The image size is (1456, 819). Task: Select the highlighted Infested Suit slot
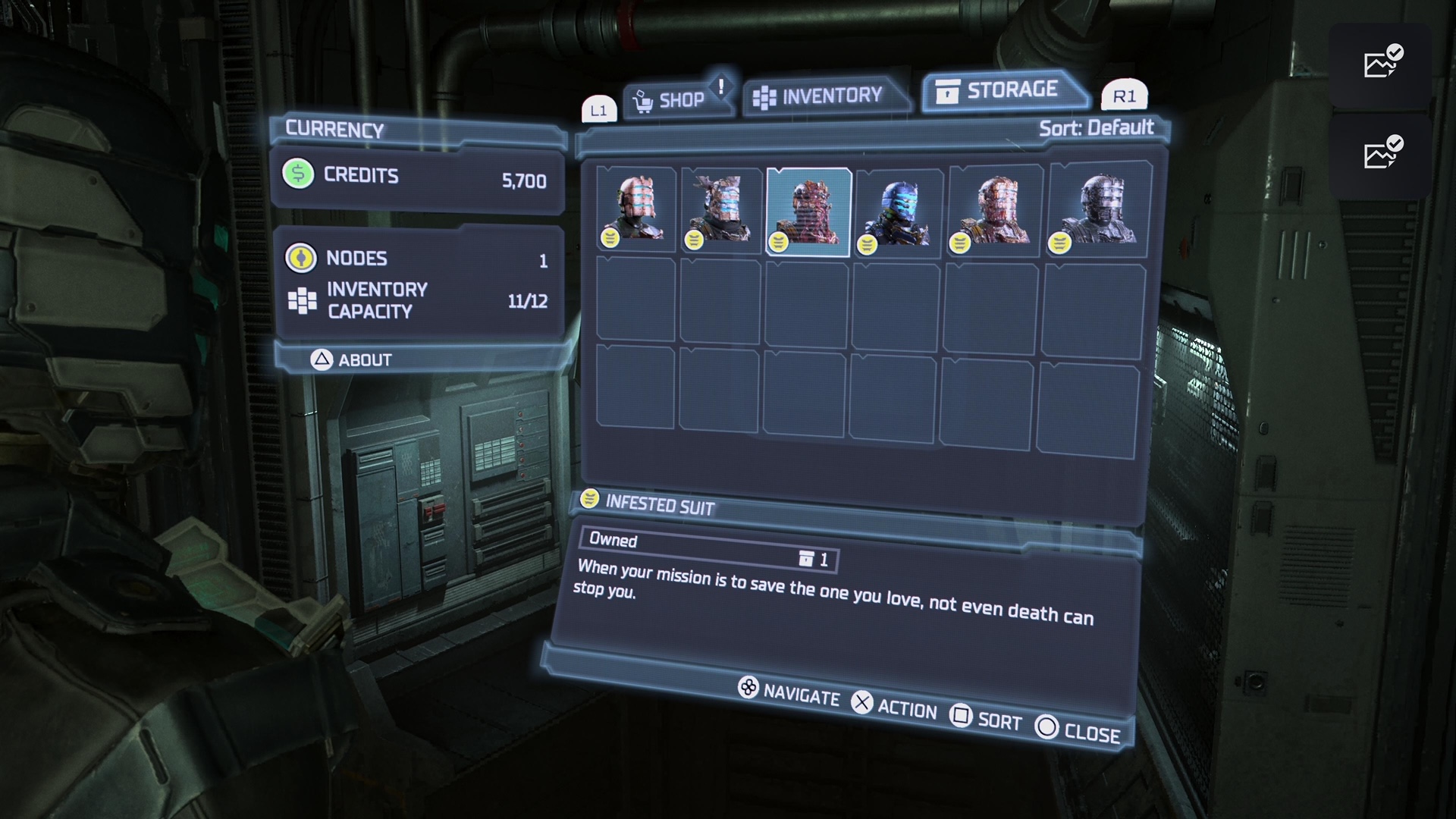point(808,212)
